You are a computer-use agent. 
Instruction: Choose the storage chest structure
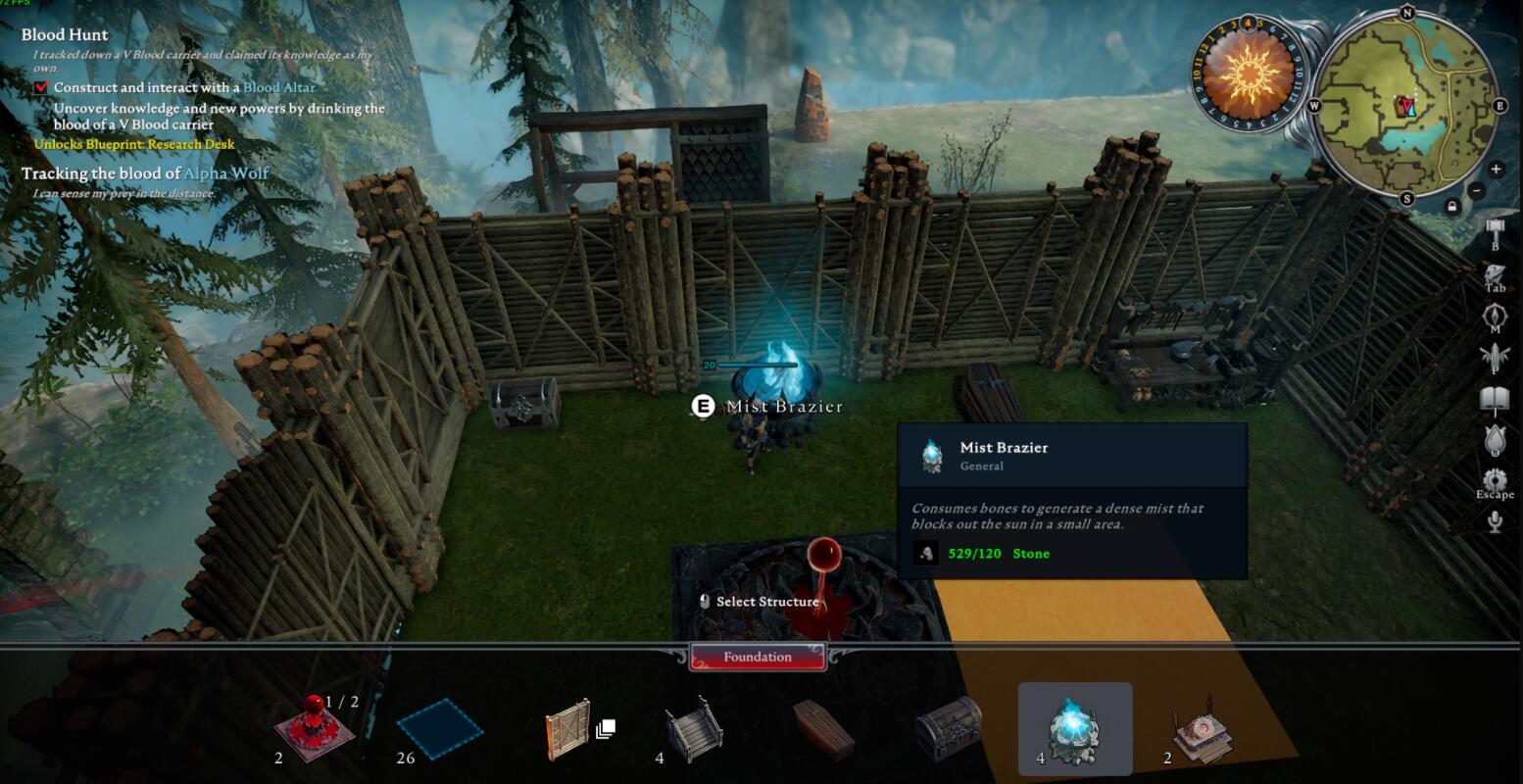[x=948, y=729]
